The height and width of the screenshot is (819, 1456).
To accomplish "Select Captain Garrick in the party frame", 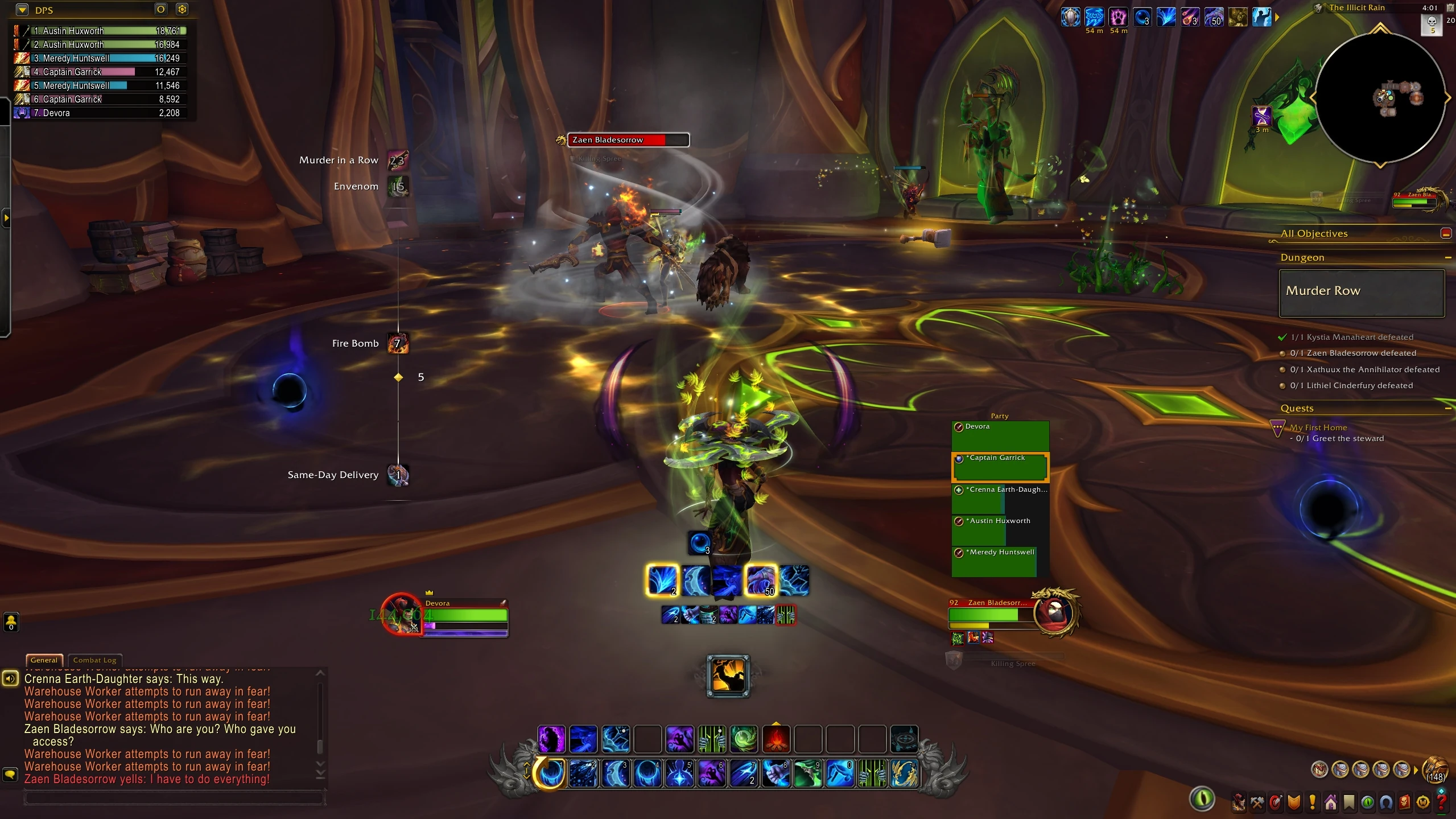I will (x=1000, y=467).
